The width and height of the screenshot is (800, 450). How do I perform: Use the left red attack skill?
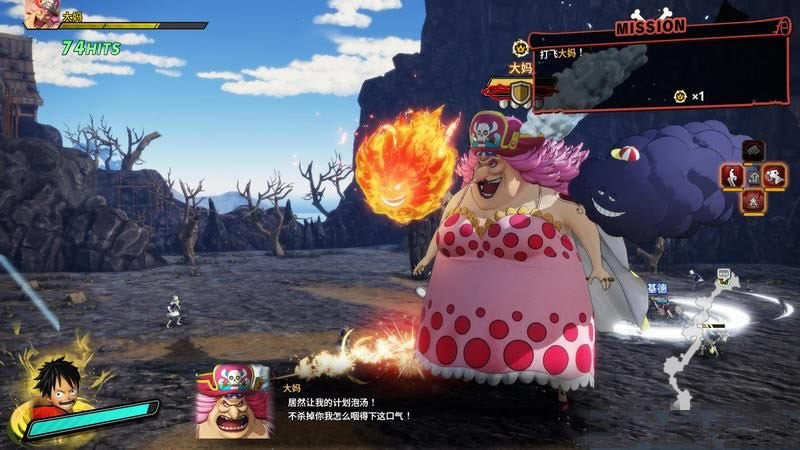point(732,176)
